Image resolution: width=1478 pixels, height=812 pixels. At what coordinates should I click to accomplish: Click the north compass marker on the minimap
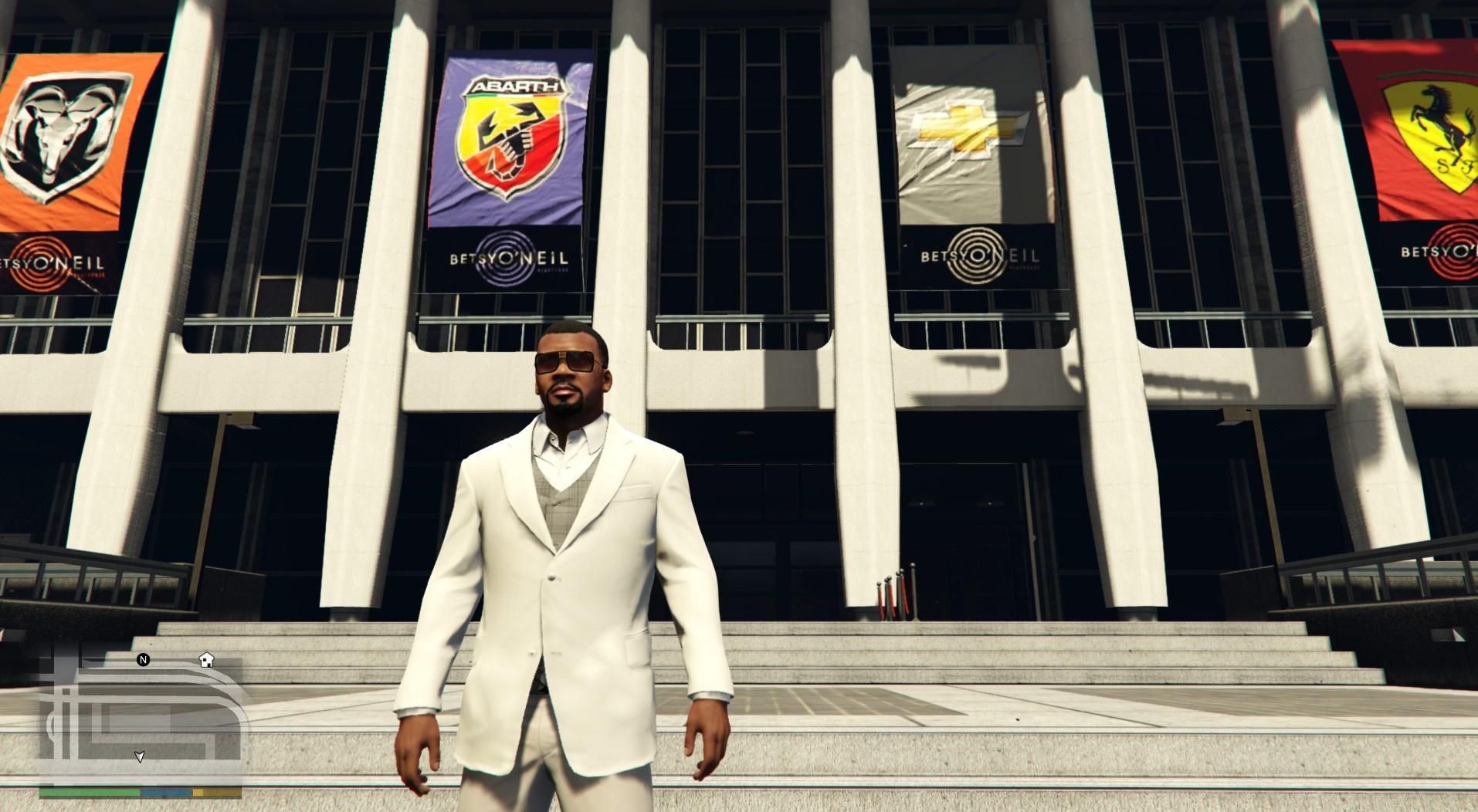point(143,660)
